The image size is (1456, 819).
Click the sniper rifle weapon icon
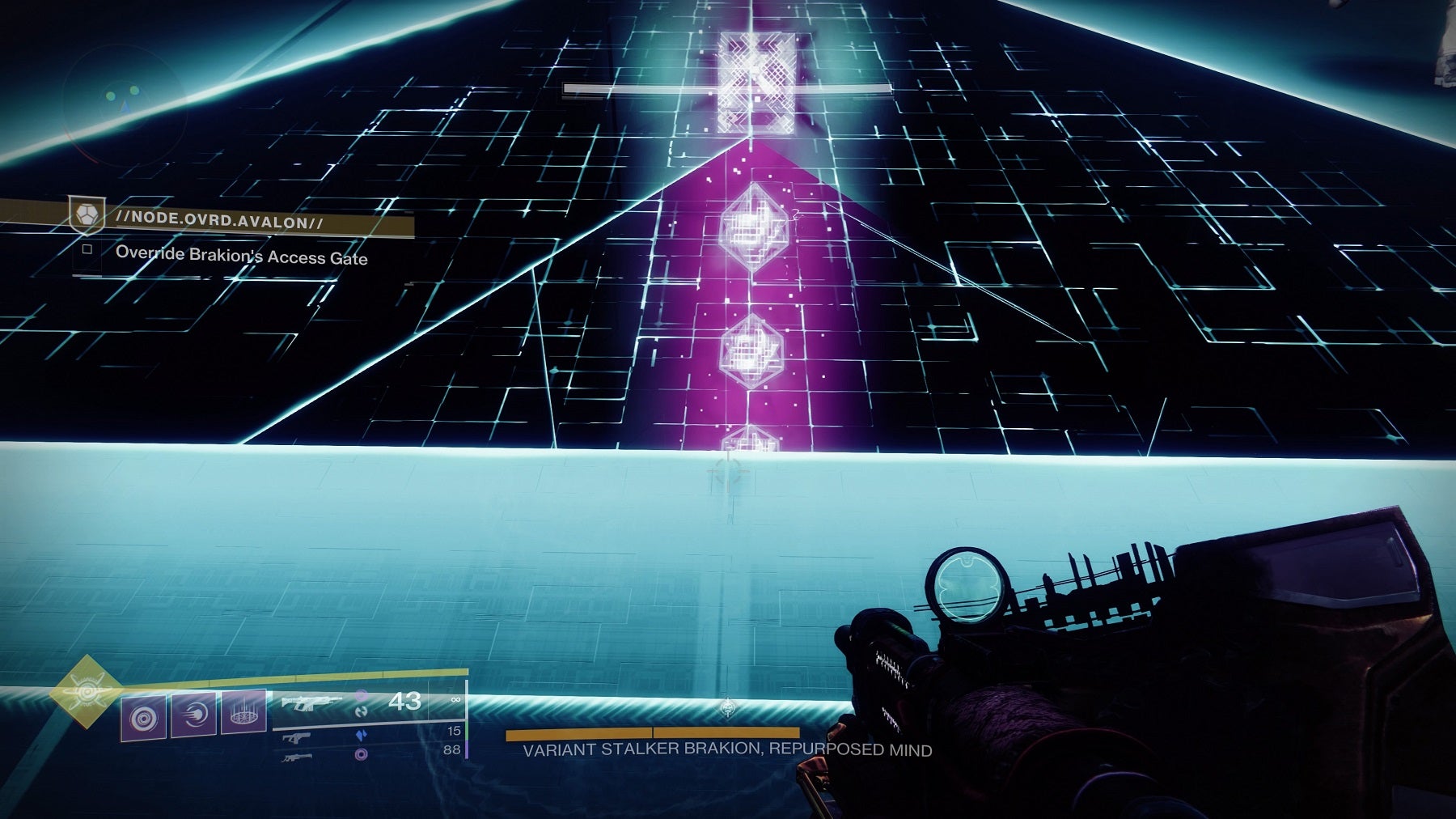tap(296, 759)
